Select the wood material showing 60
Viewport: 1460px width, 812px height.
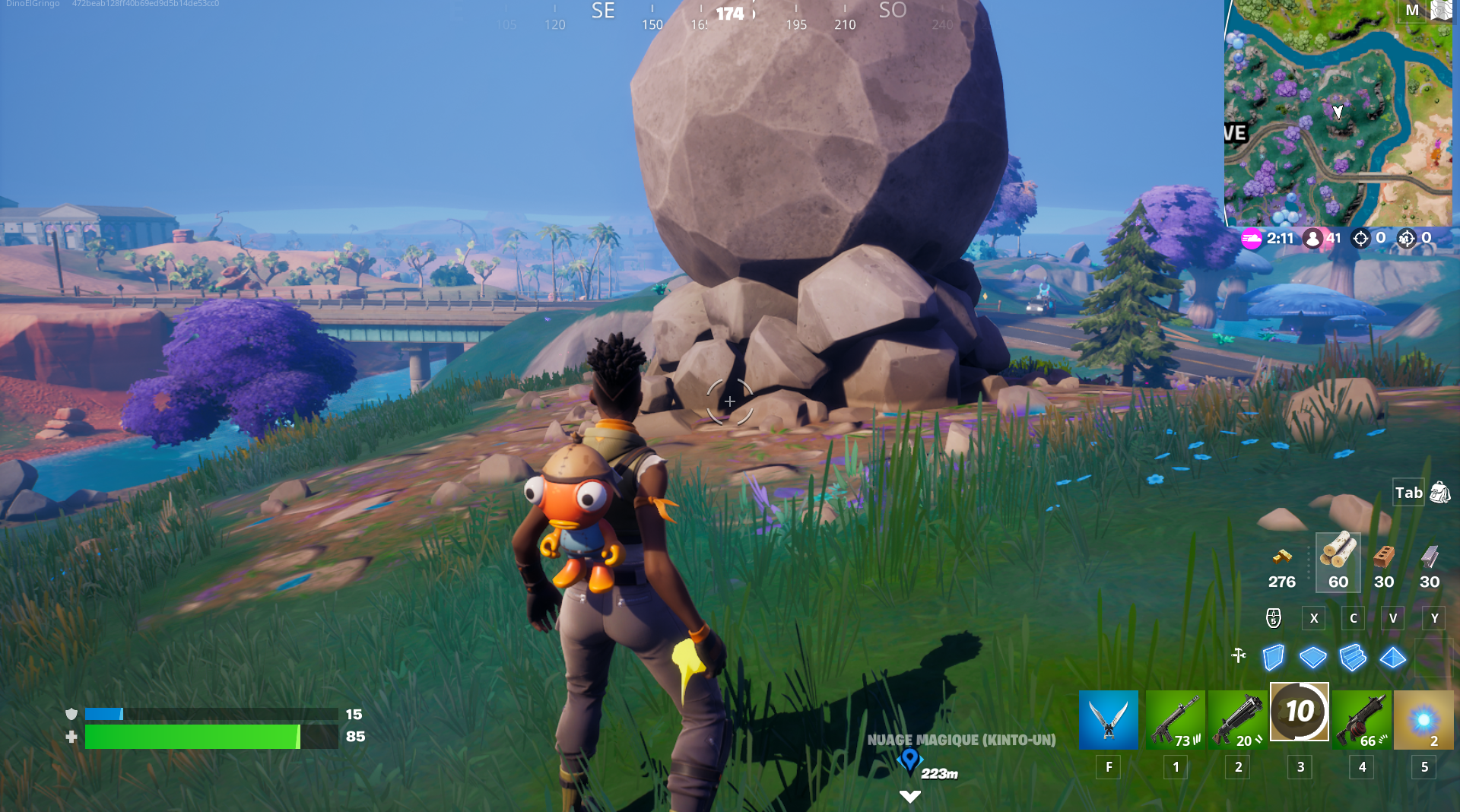coord(1338,563)
